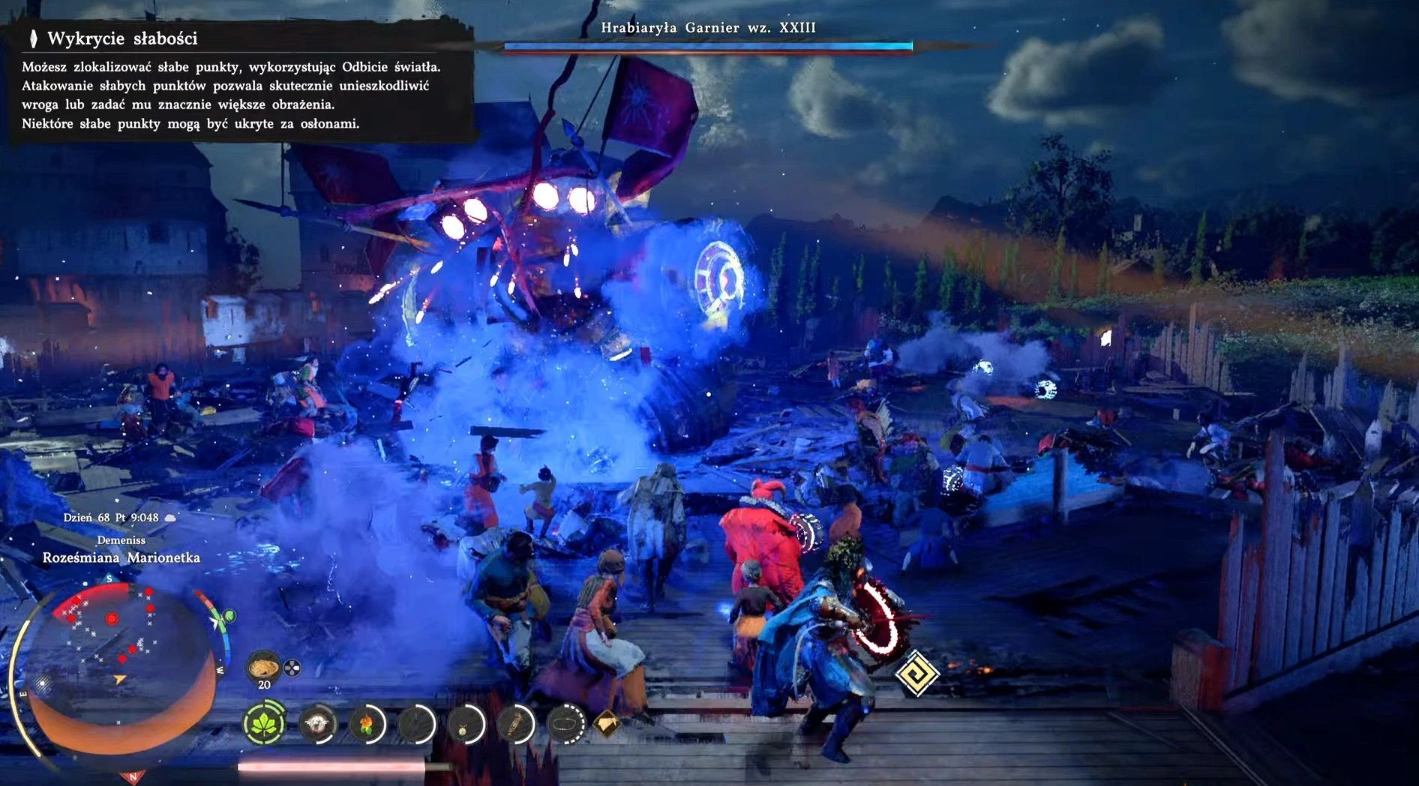Click the gold diamond icon beside the hotbar

607,722
